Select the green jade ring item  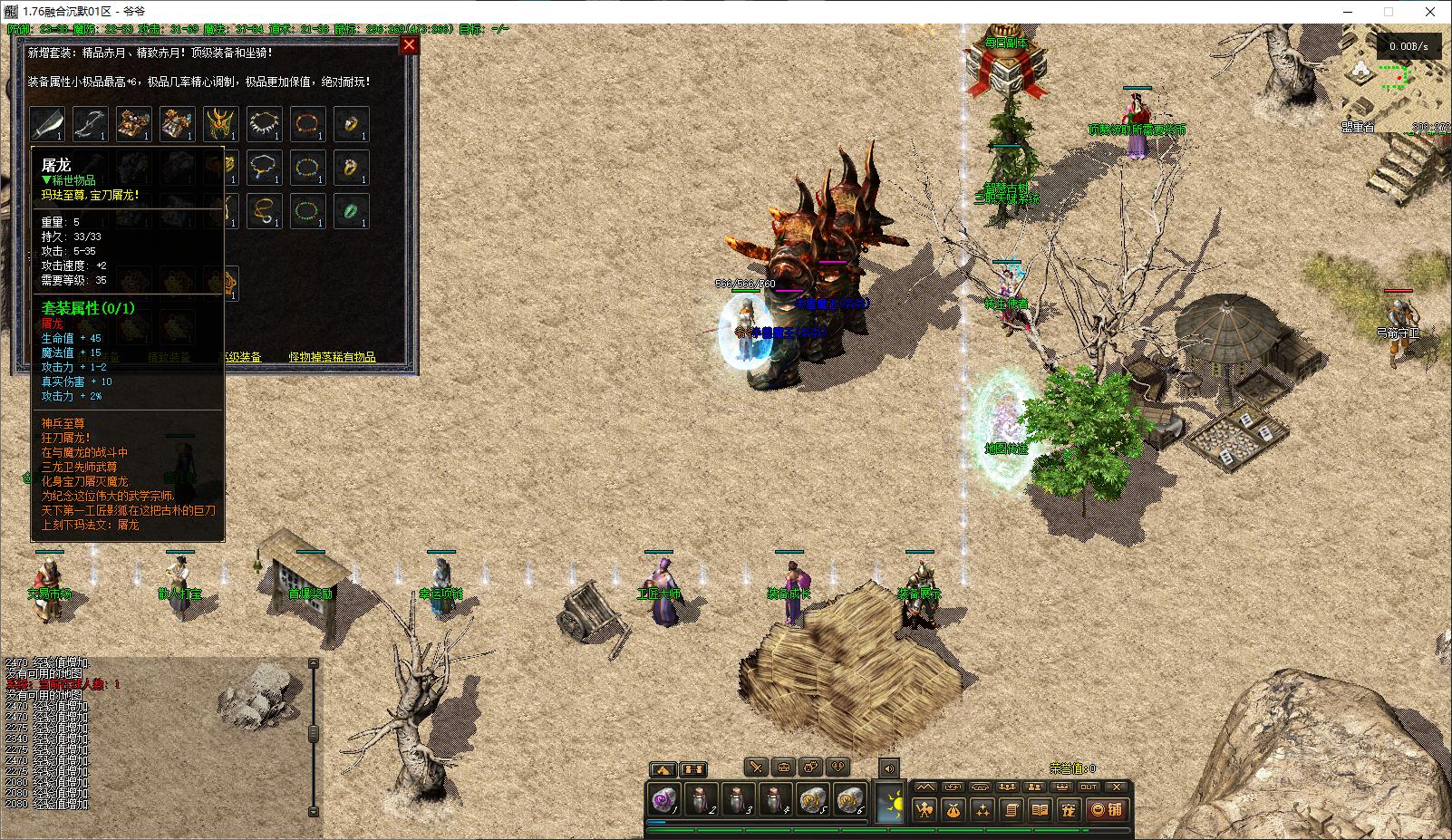(351, 211)
